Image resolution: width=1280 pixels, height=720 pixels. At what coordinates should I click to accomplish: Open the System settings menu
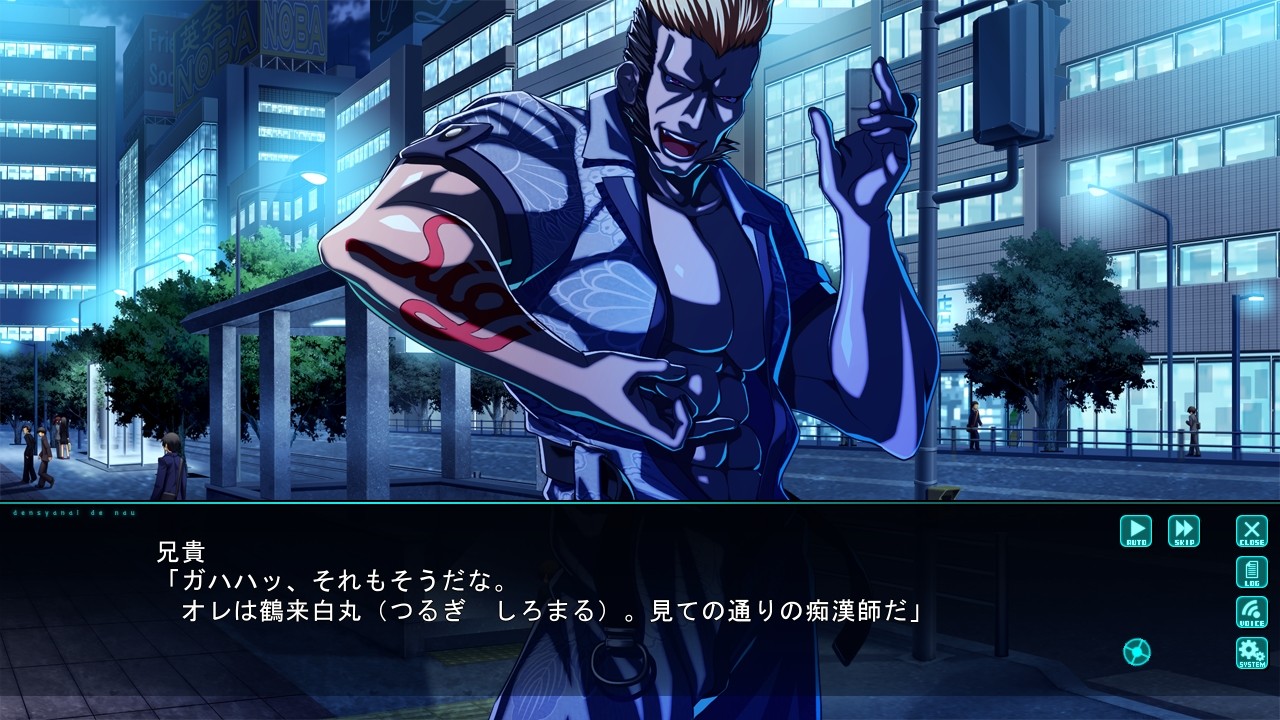pos(1251,652)
